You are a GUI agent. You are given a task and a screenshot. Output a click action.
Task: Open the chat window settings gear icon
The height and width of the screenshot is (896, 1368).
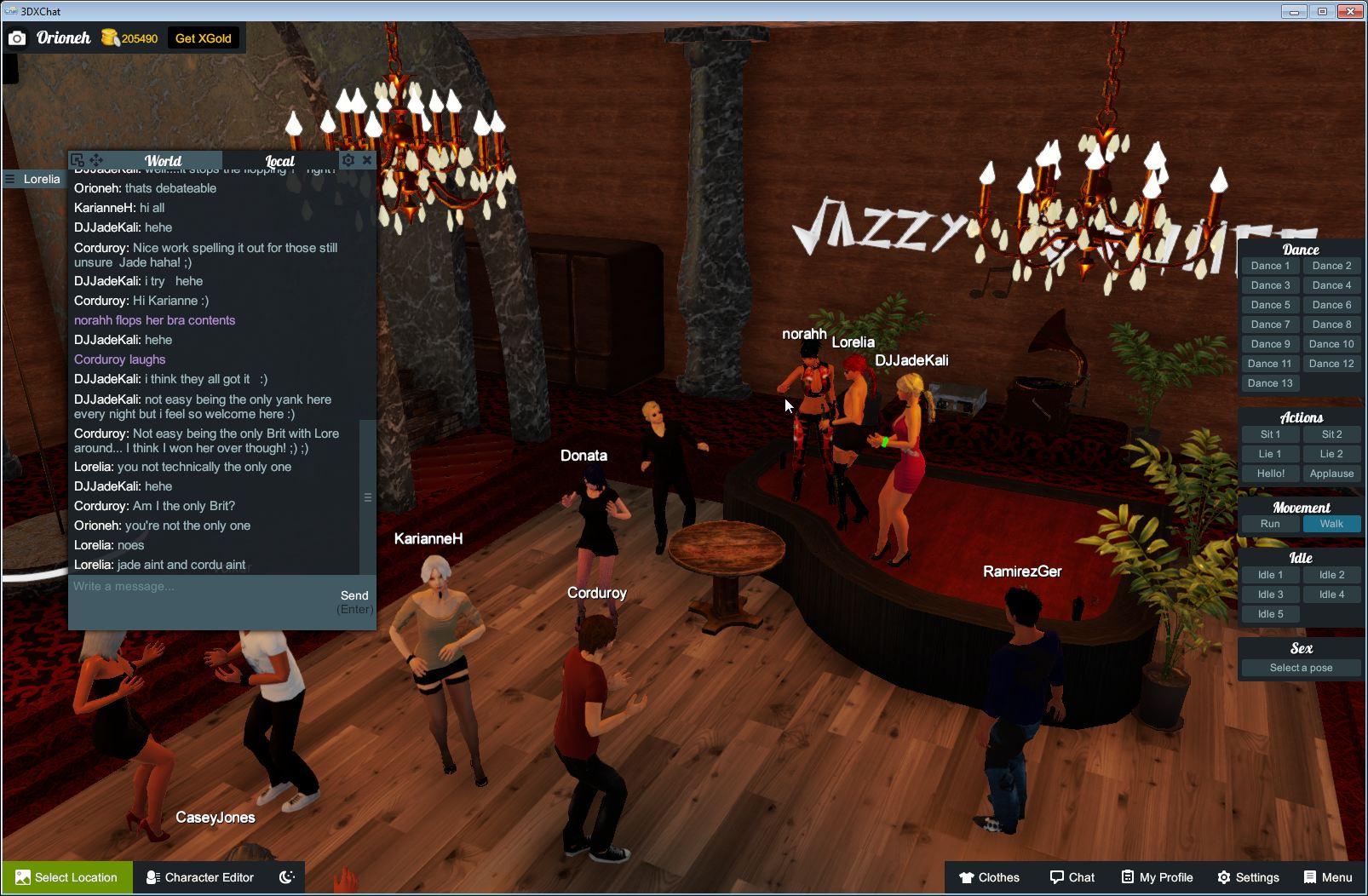(348, 159)
